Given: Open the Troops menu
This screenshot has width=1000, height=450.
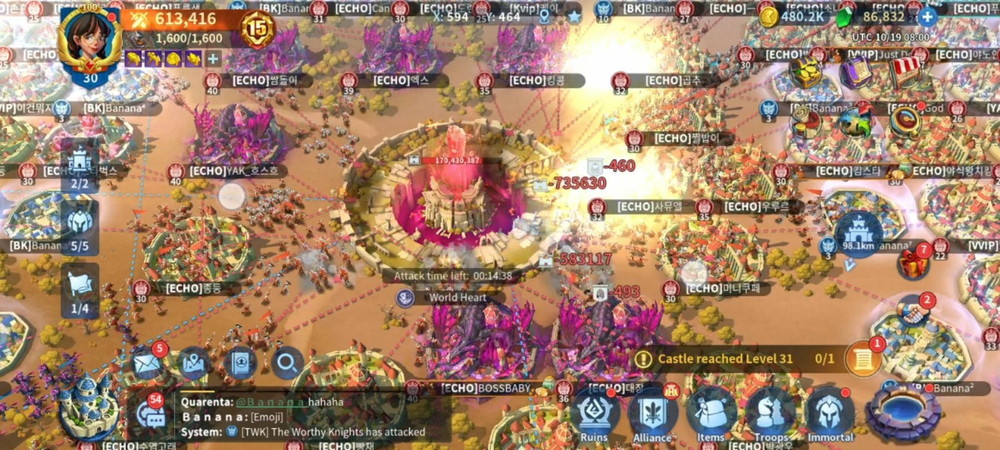Looking at the screenshot, I should click(771, 412).
